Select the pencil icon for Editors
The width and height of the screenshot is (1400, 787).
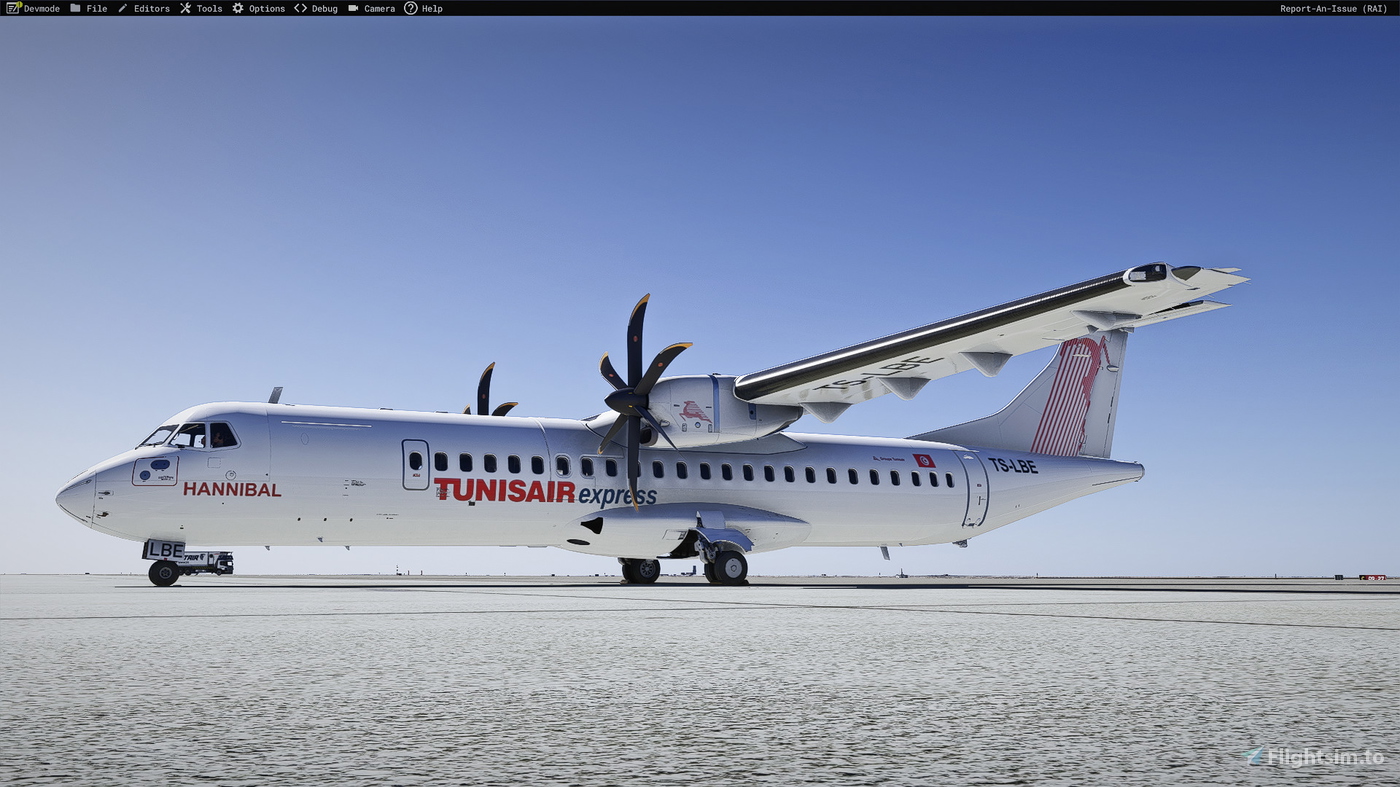(x=123, y=8)
